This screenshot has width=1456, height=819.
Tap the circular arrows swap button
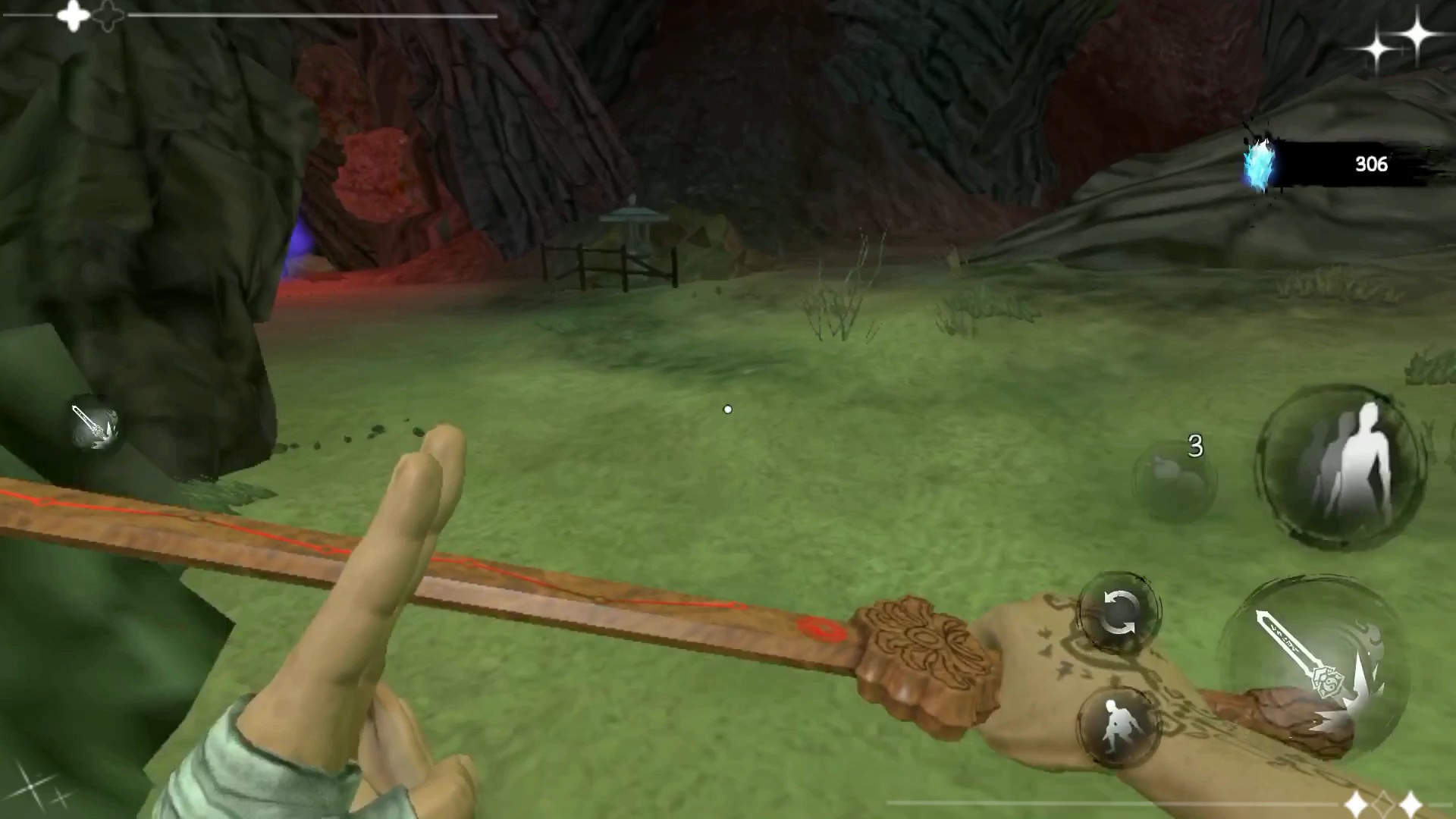(1119, 613)
